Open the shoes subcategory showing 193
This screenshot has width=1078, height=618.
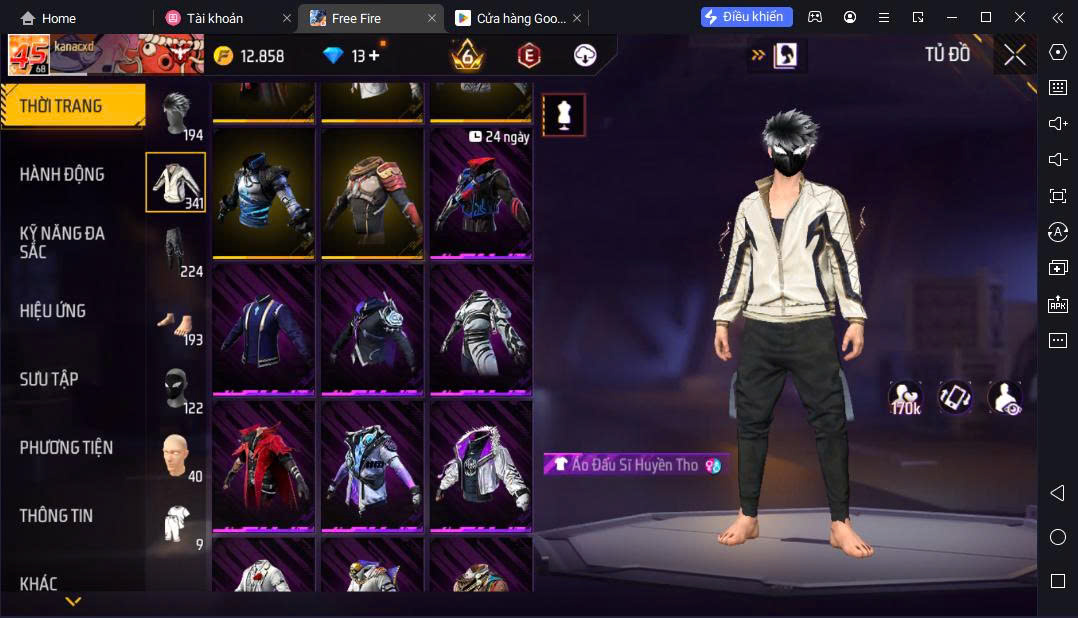(177, 322)
